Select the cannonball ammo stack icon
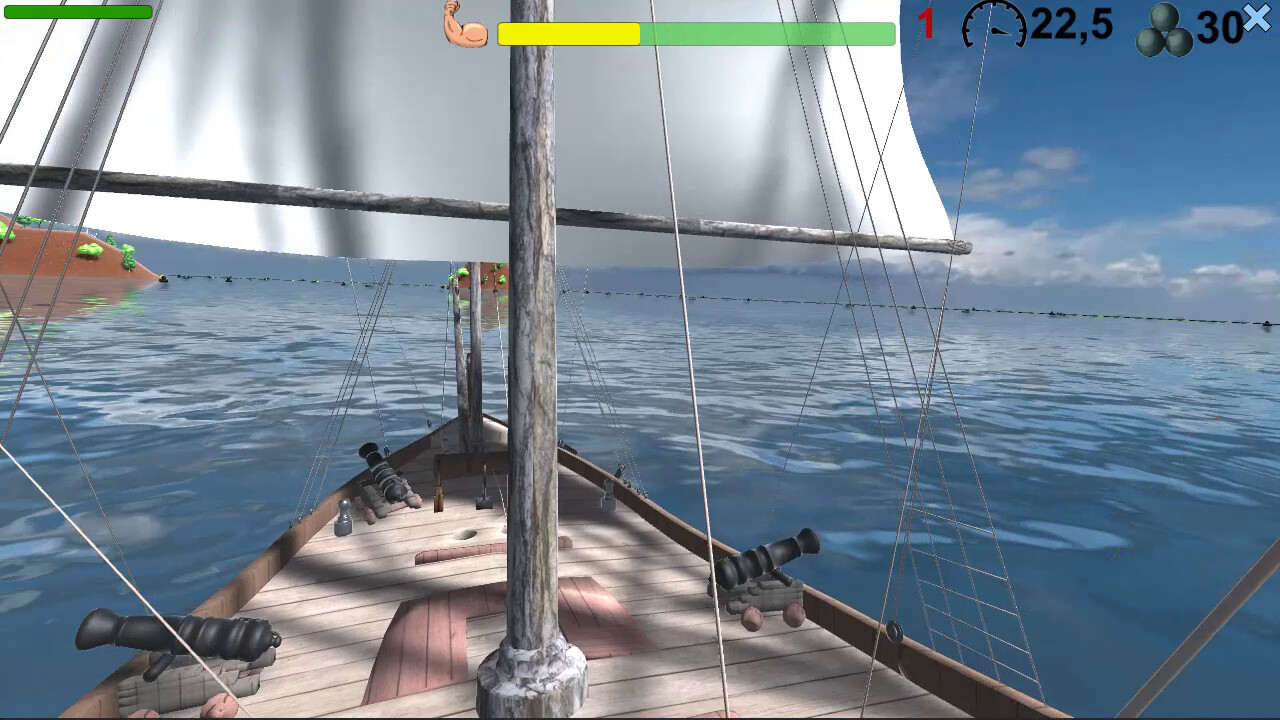 [1165, 28]
